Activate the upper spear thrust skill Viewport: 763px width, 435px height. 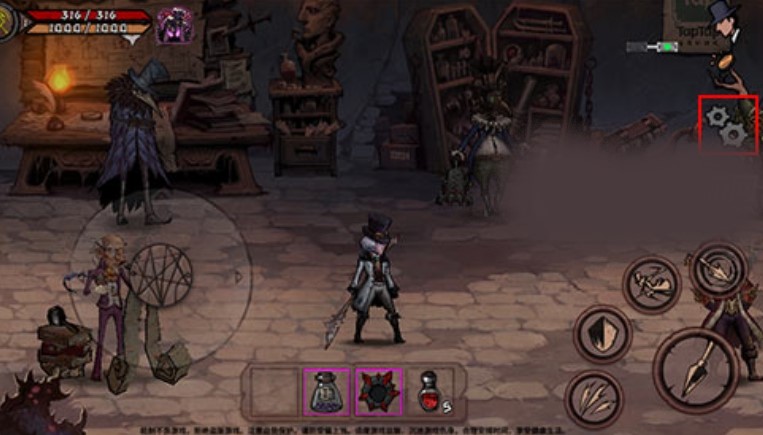(x=718, y=268)
